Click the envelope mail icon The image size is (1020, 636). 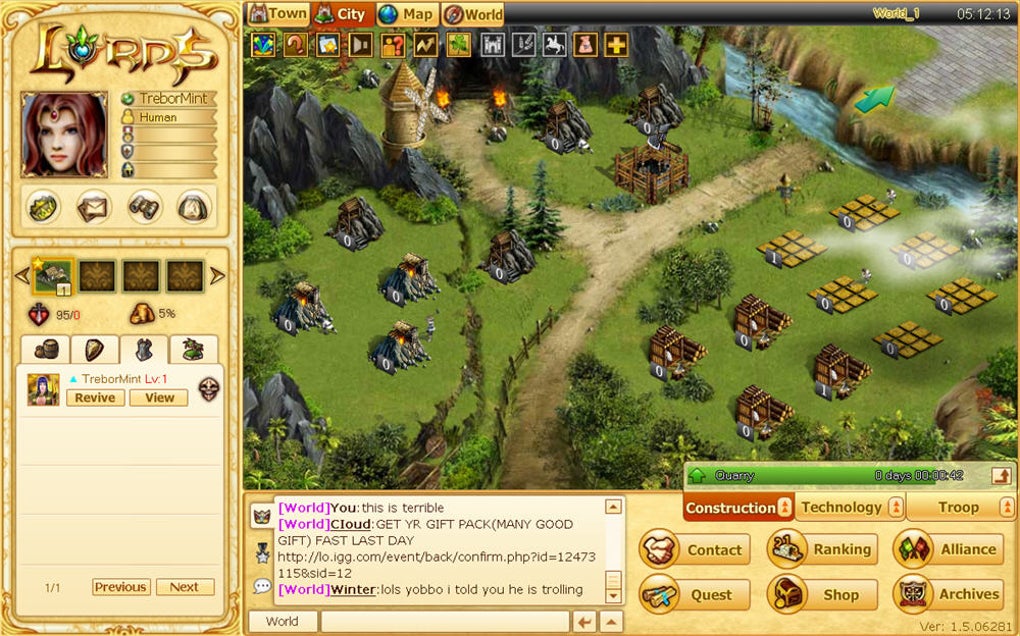click(x=94, y=207)
